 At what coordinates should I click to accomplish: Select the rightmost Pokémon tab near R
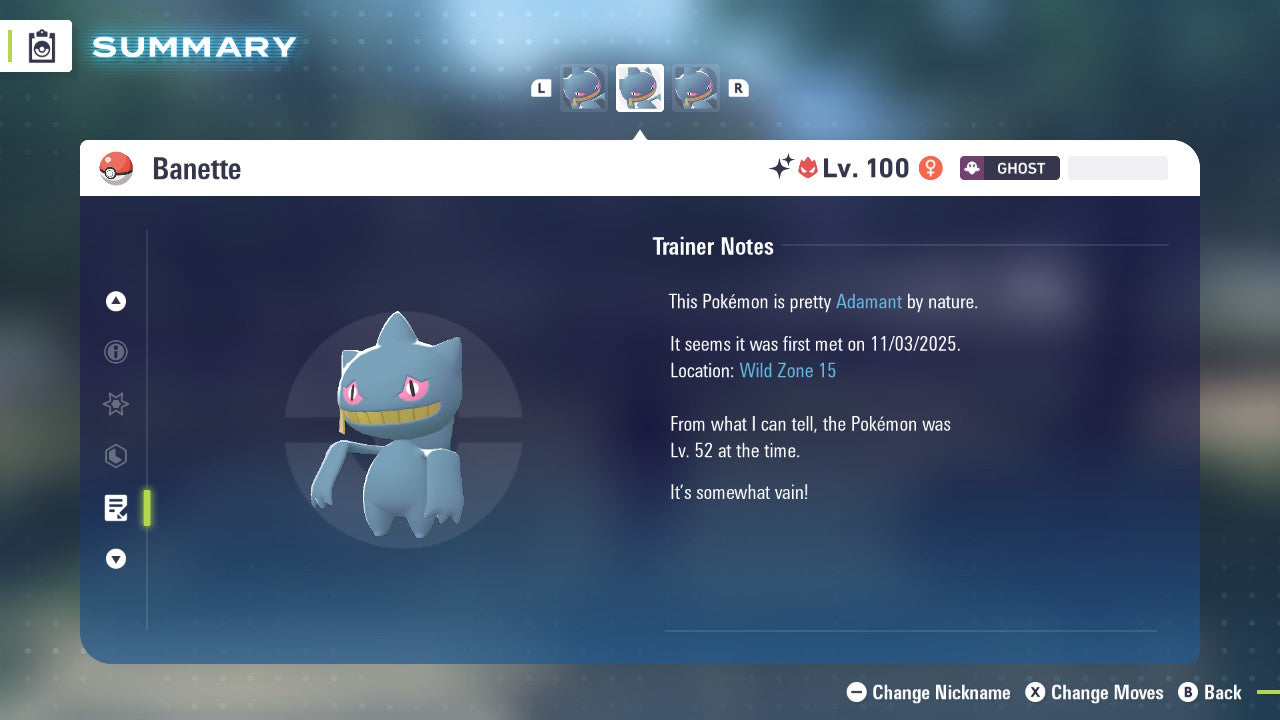[x=695, y=87]
